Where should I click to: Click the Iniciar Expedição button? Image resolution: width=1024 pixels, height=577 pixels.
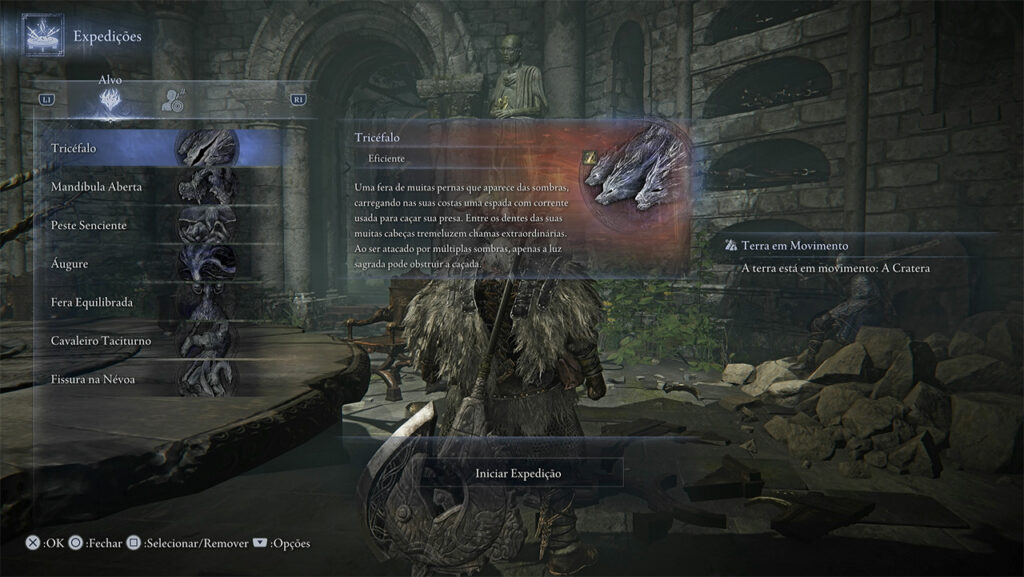[x=518, y=473]
